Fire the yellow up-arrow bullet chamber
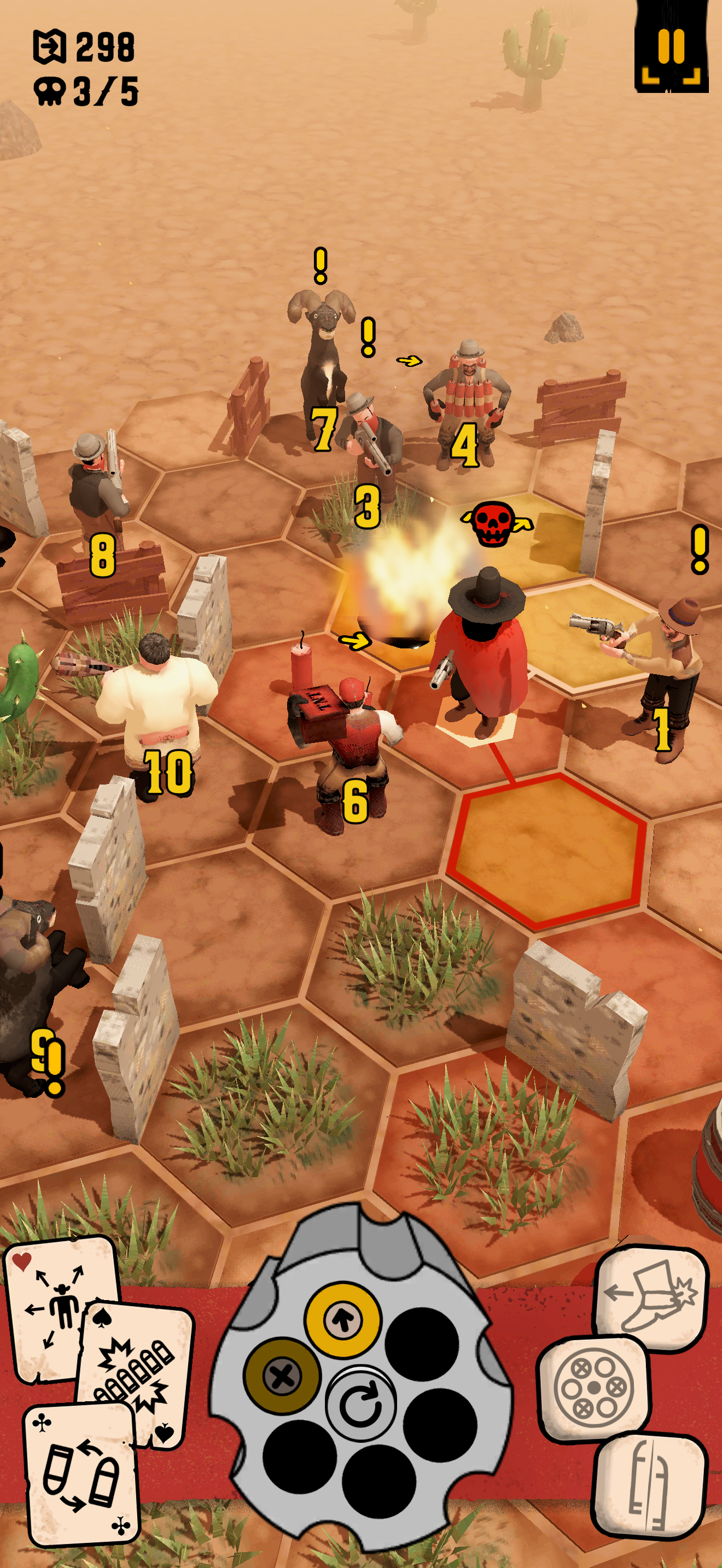Screen dimensions: 722x1568 [343, 1320]
